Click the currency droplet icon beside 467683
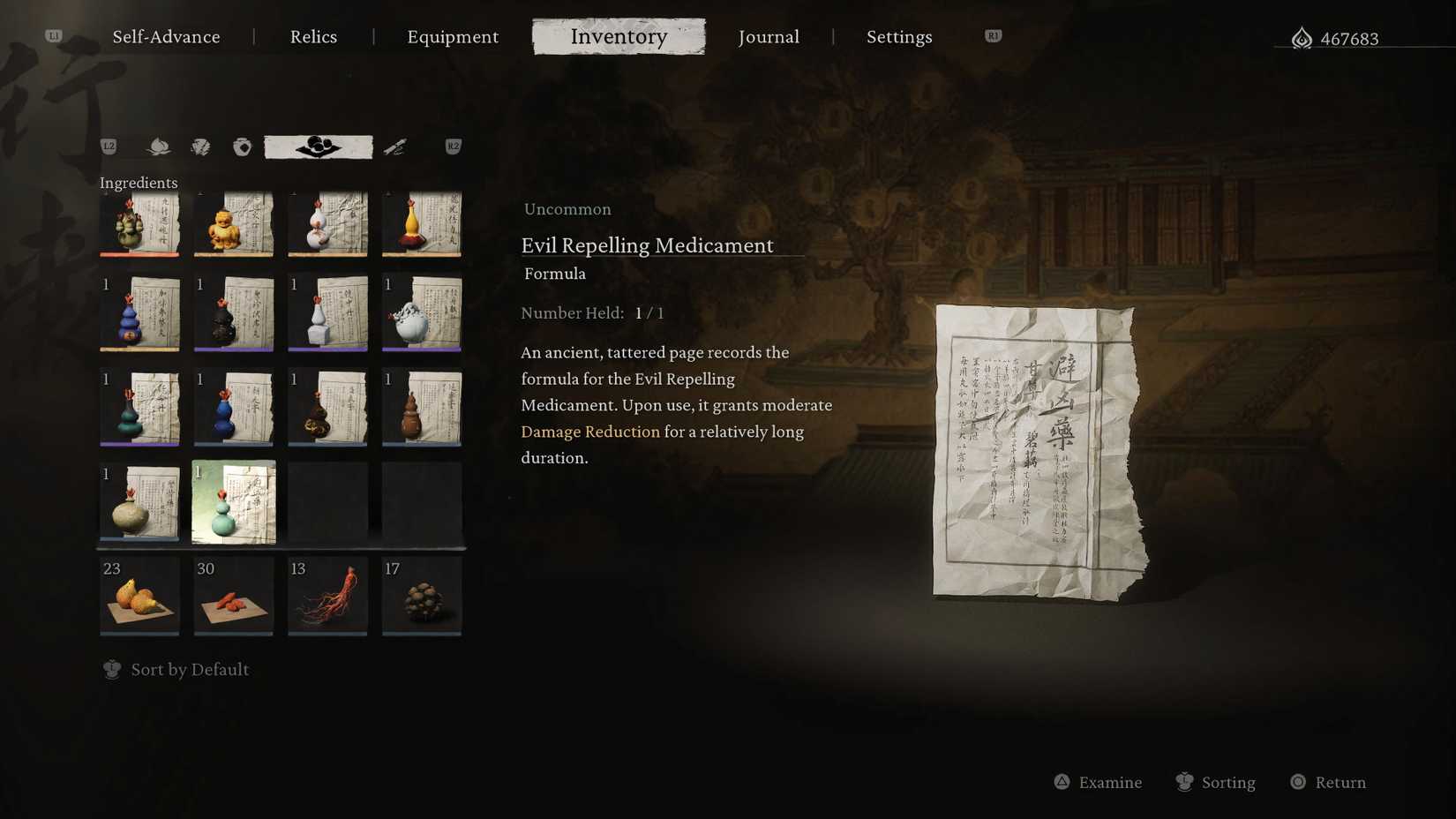 tap(1301, 38)
